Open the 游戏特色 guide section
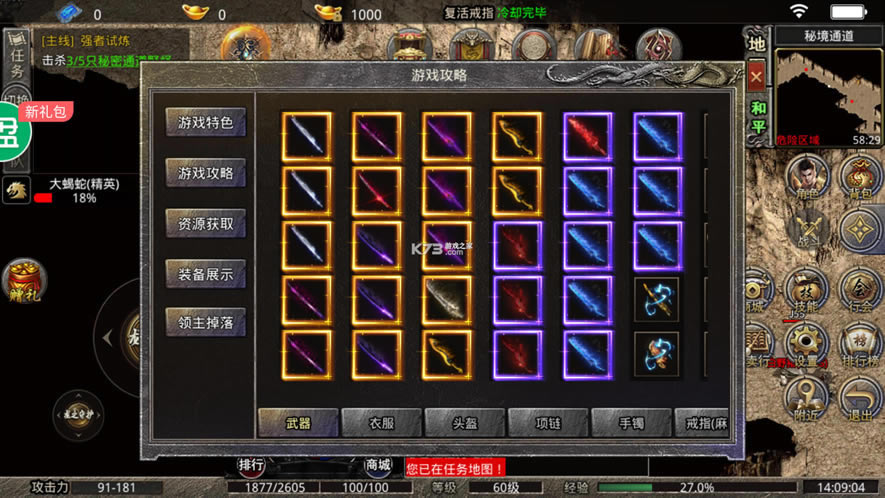Screen dimensions: 885x498 [205, 123]
